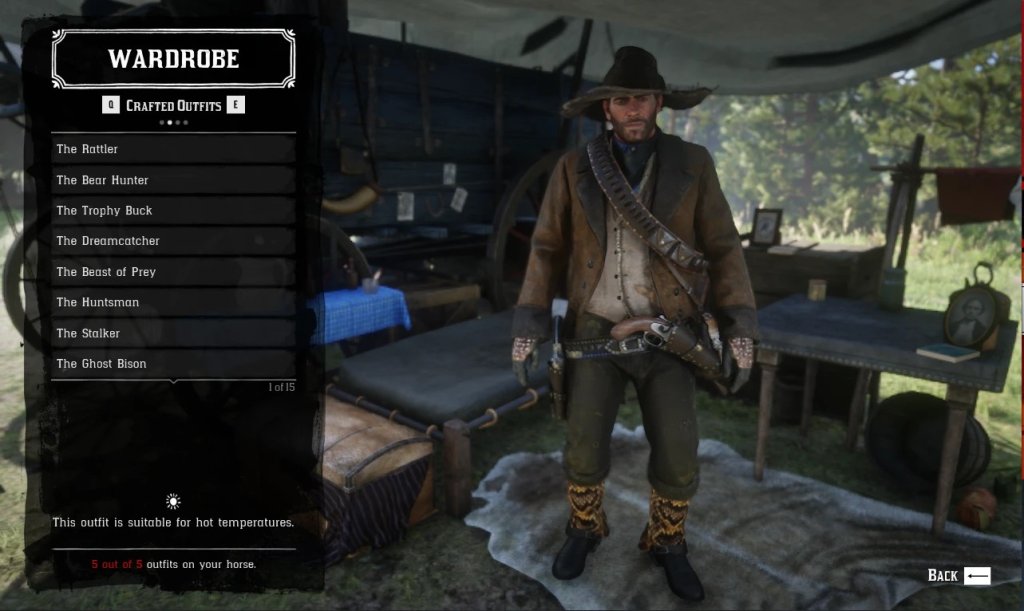This screenshot has height=611, width=1024.
Task: Choose The Bear Hunter outfit
Action: [173, 180]
